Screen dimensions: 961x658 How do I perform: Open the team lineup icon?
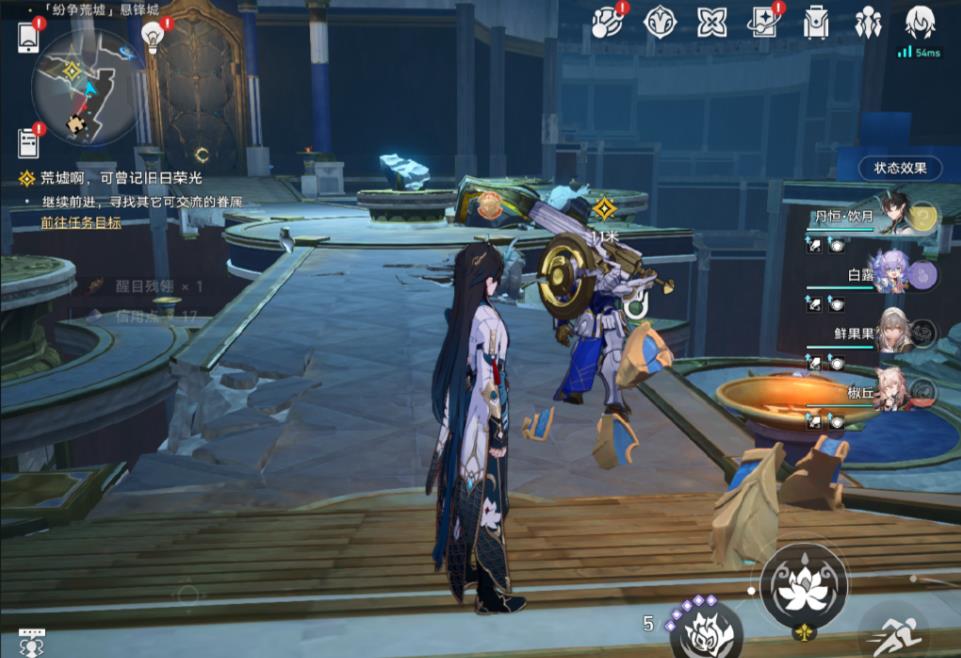[x=867, y=22]
